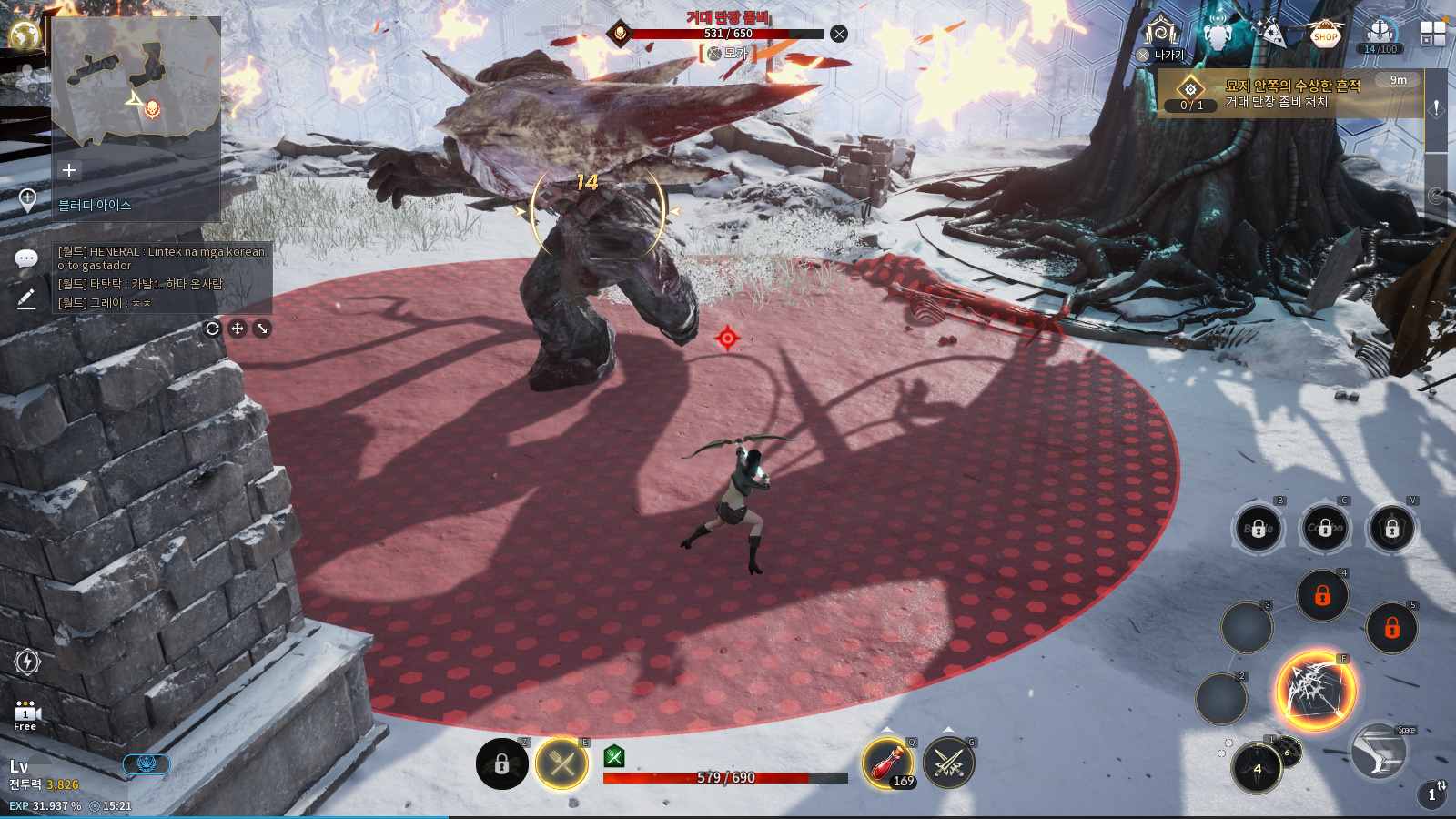
Task: Add a map location pin marker
Action: click(27, 200)
